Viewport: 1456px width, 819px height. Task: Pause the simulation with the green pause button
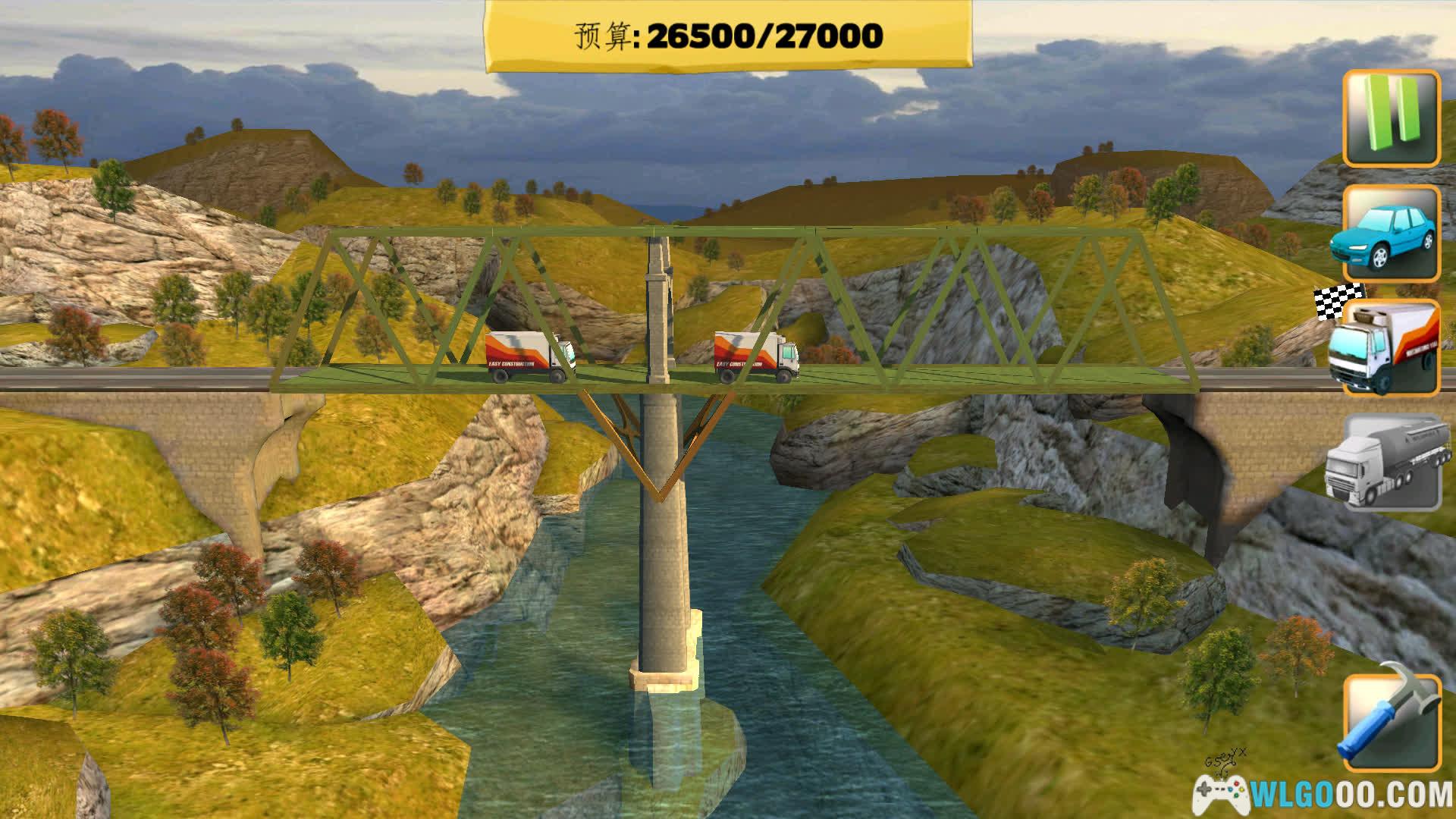(1392, 119)
